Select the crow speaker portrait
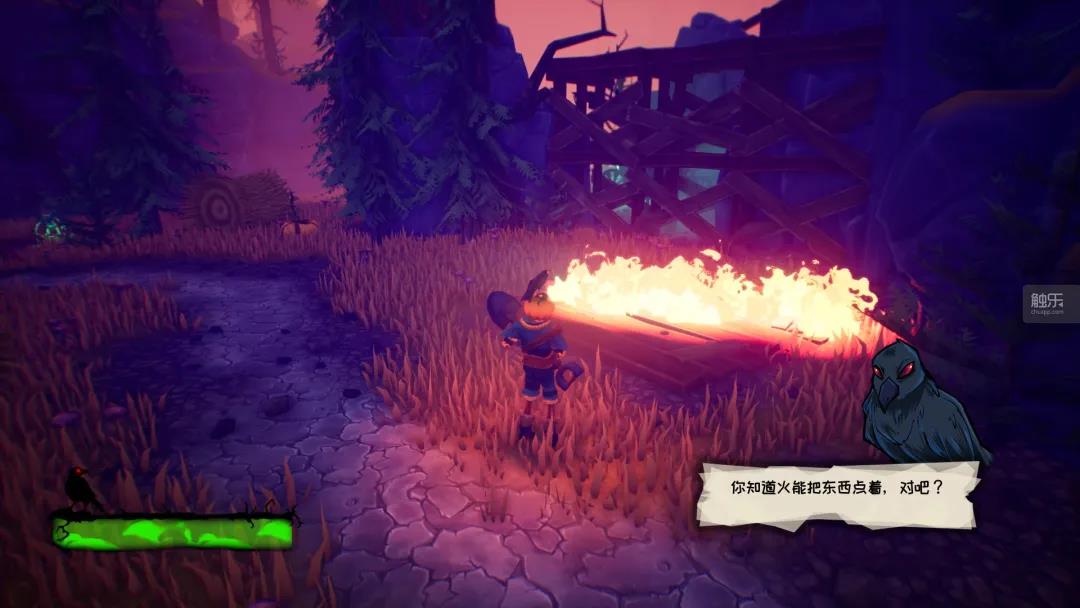Image resolution: width=1080 pixels, height=608 pixels. (x=920, y=402)
